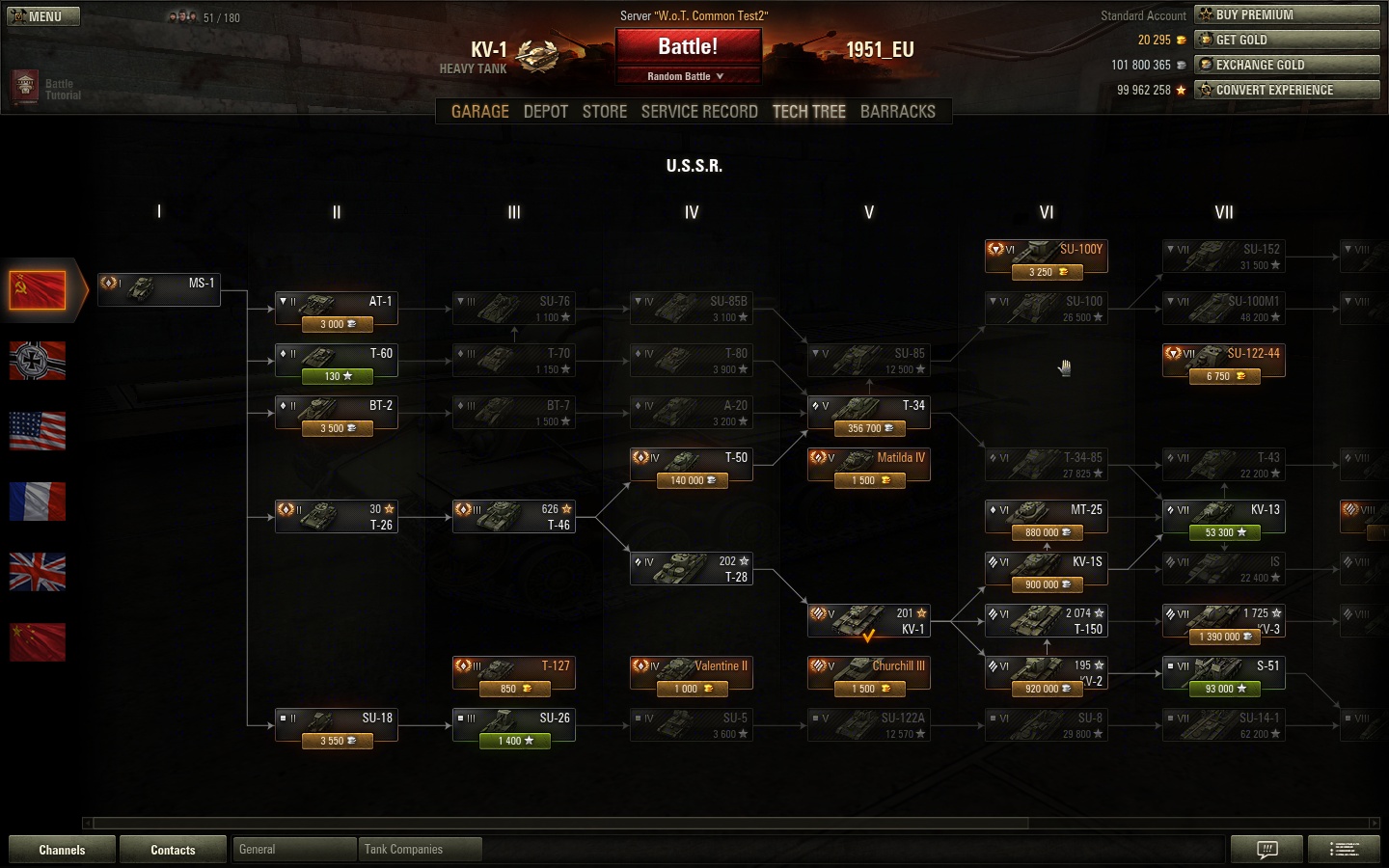Switch to the USA nation flag
The image size is (1389, 868).
(38, 431)
